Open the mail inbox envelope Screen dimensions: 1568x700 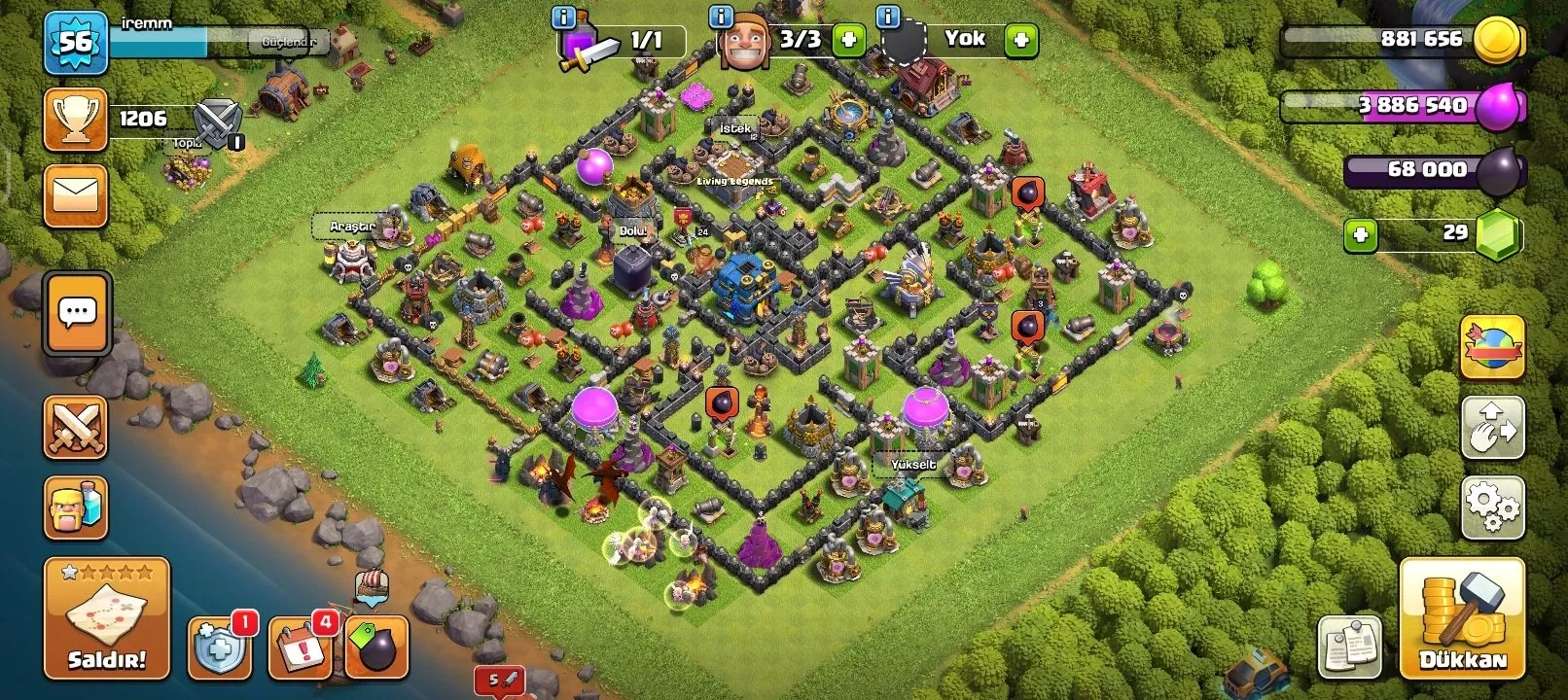pos(76,196)
